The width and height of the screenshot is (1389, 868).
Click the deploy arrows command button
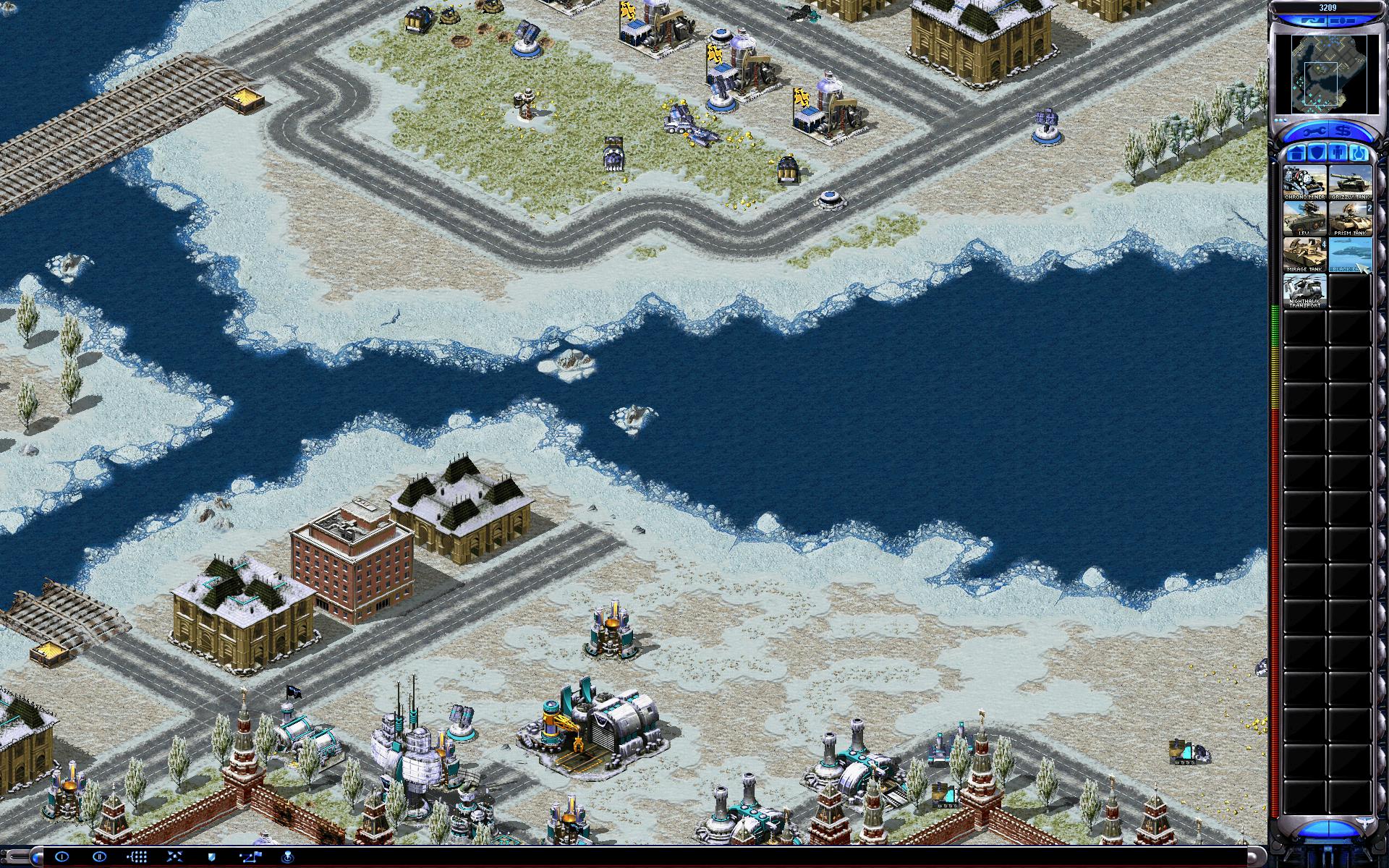175,856
